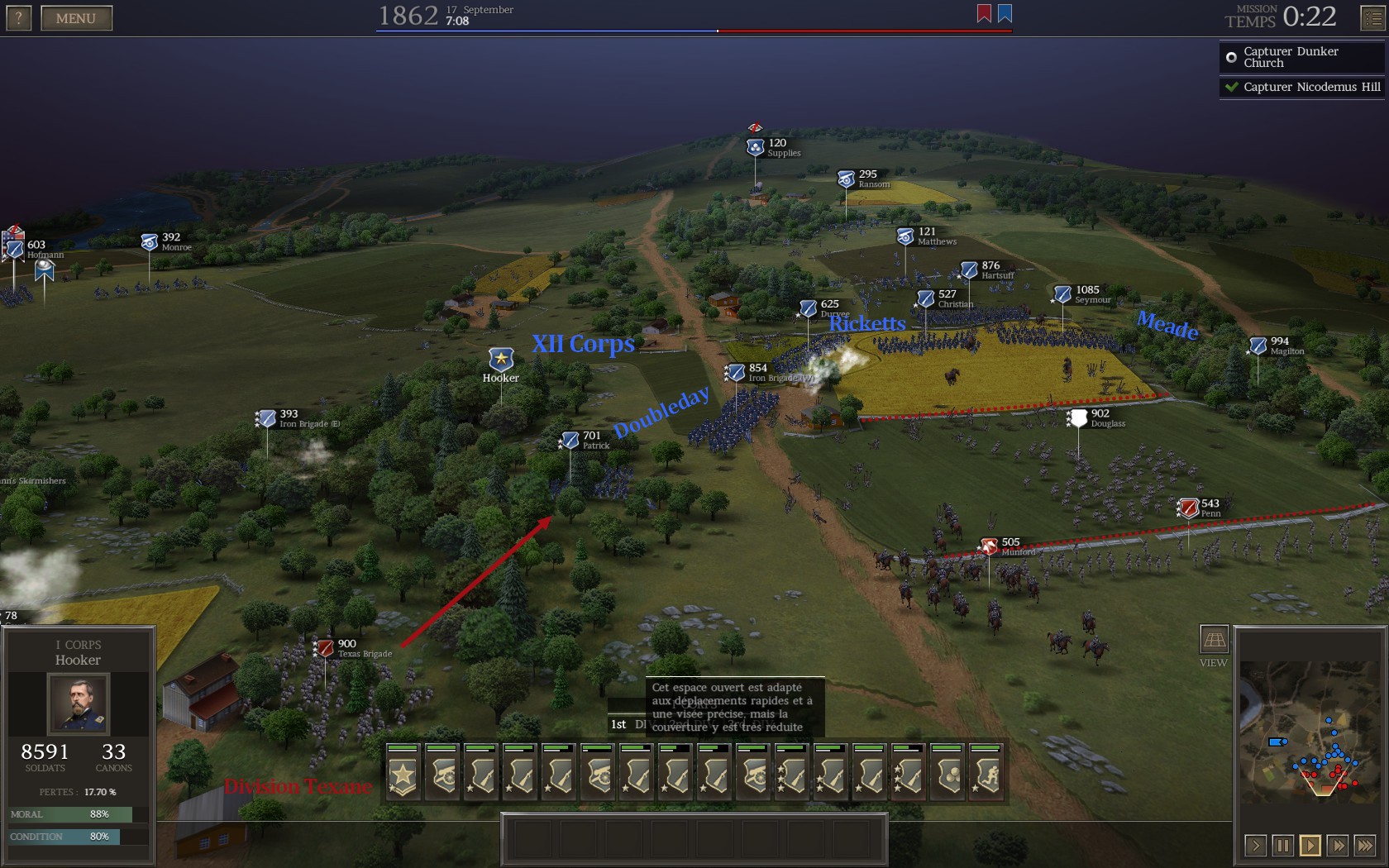Screen dimensions: 1389x868
Task: Set double-arrow fast forward speed
Action: [1338, 845]
